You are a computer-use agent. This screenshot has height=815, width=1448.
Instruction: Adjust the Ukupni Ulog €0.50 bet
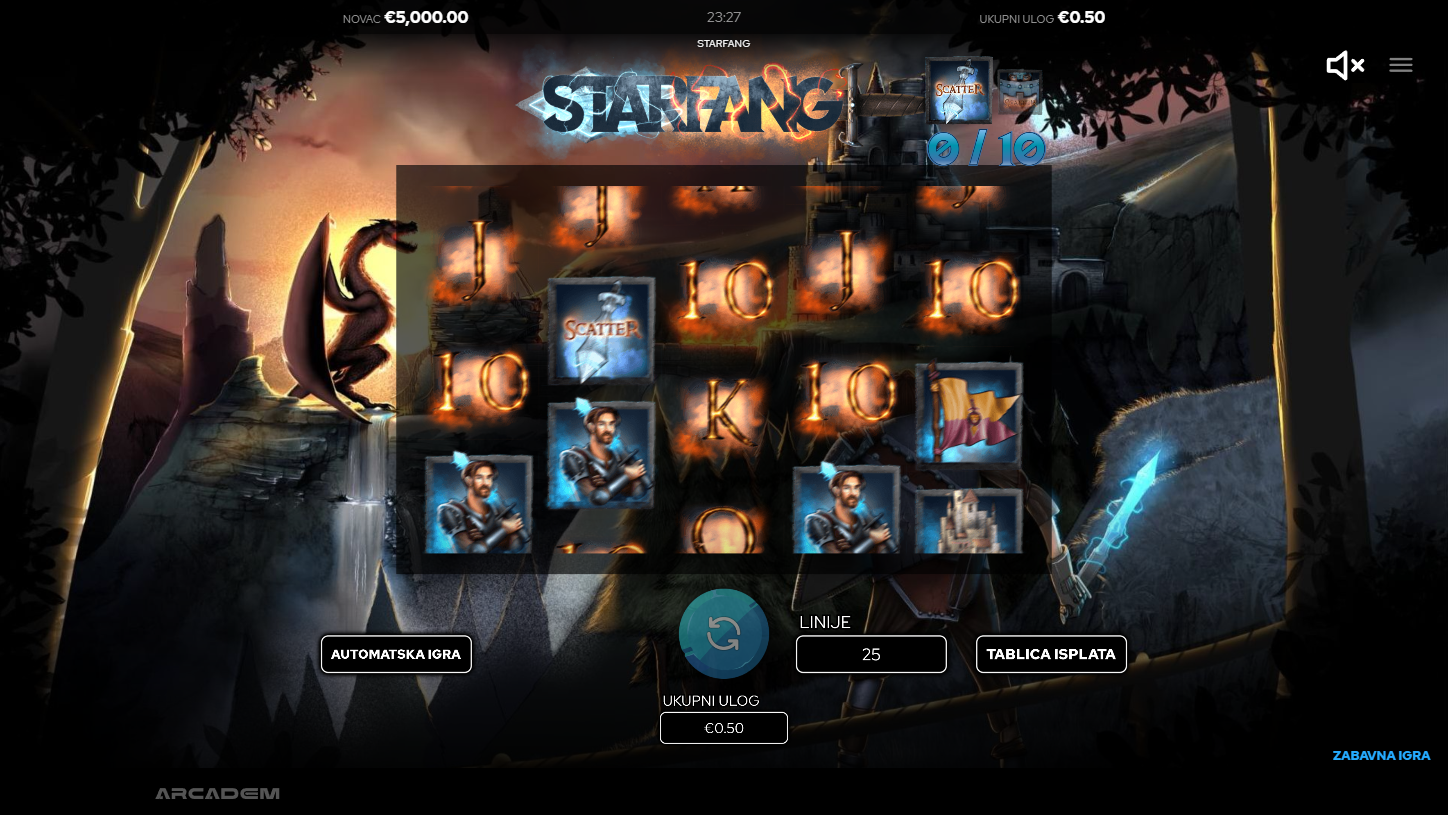(x=724, y=728)
